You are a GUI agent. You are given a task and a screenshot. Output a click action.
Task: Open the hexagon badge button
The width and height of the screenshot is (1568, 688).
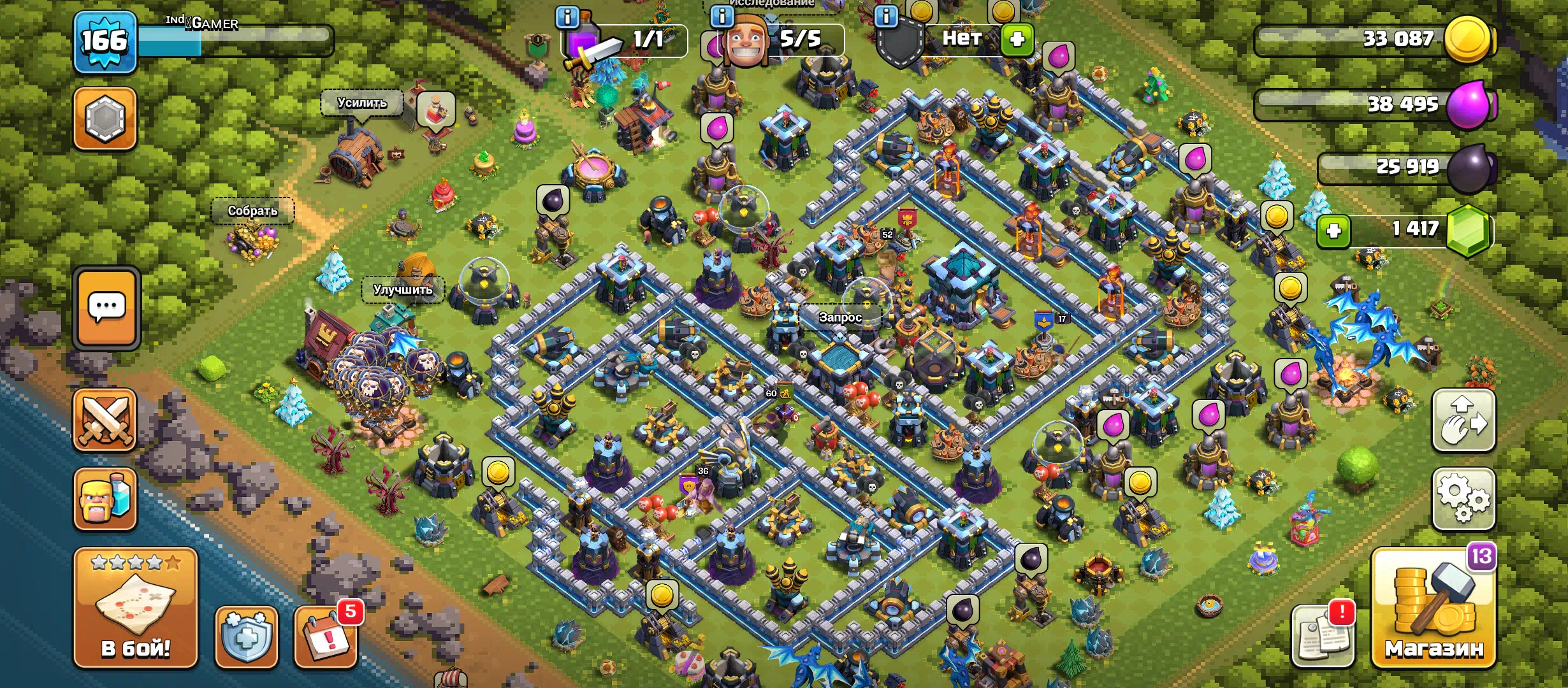(105, 118)
